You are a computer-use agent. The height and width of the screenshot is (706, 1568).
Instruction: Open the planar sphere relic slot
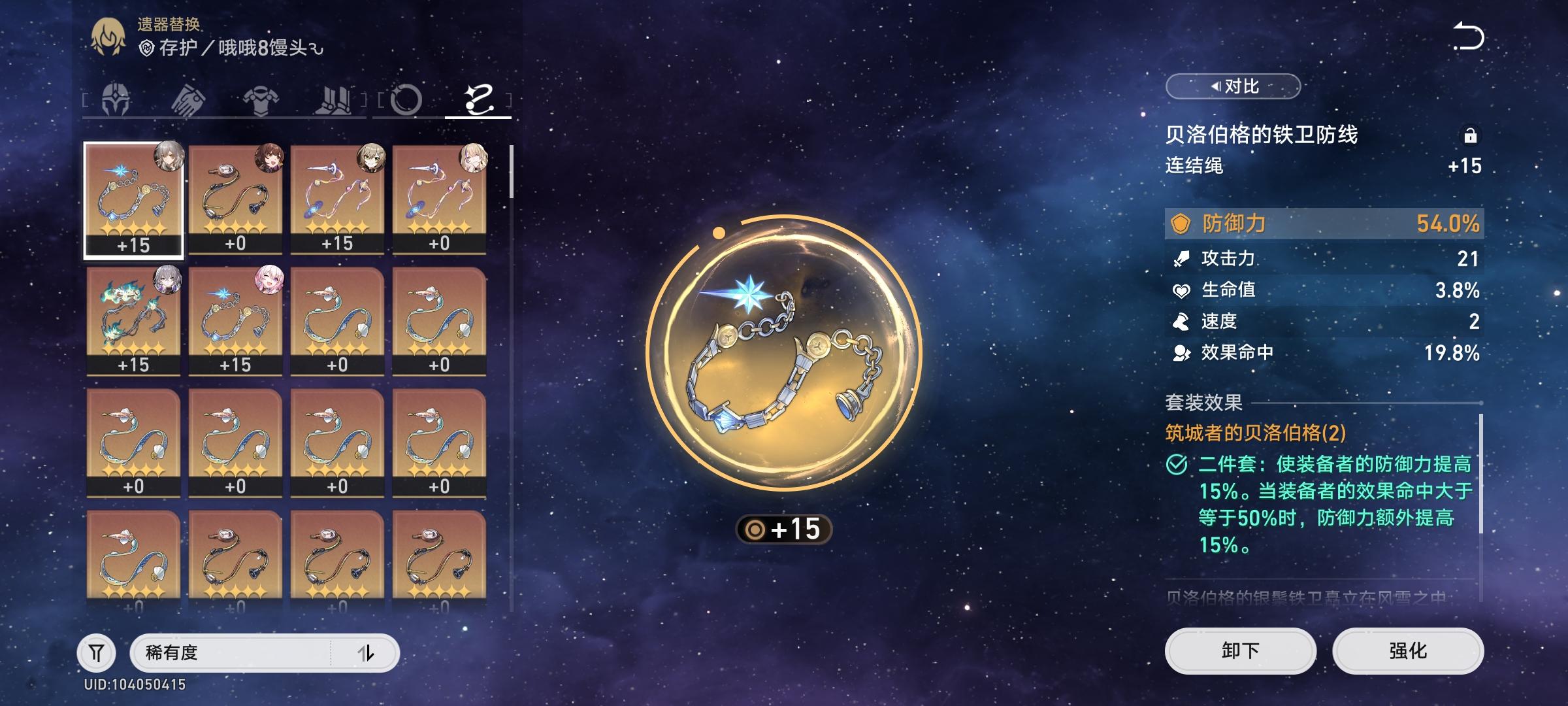pos(406,99)
